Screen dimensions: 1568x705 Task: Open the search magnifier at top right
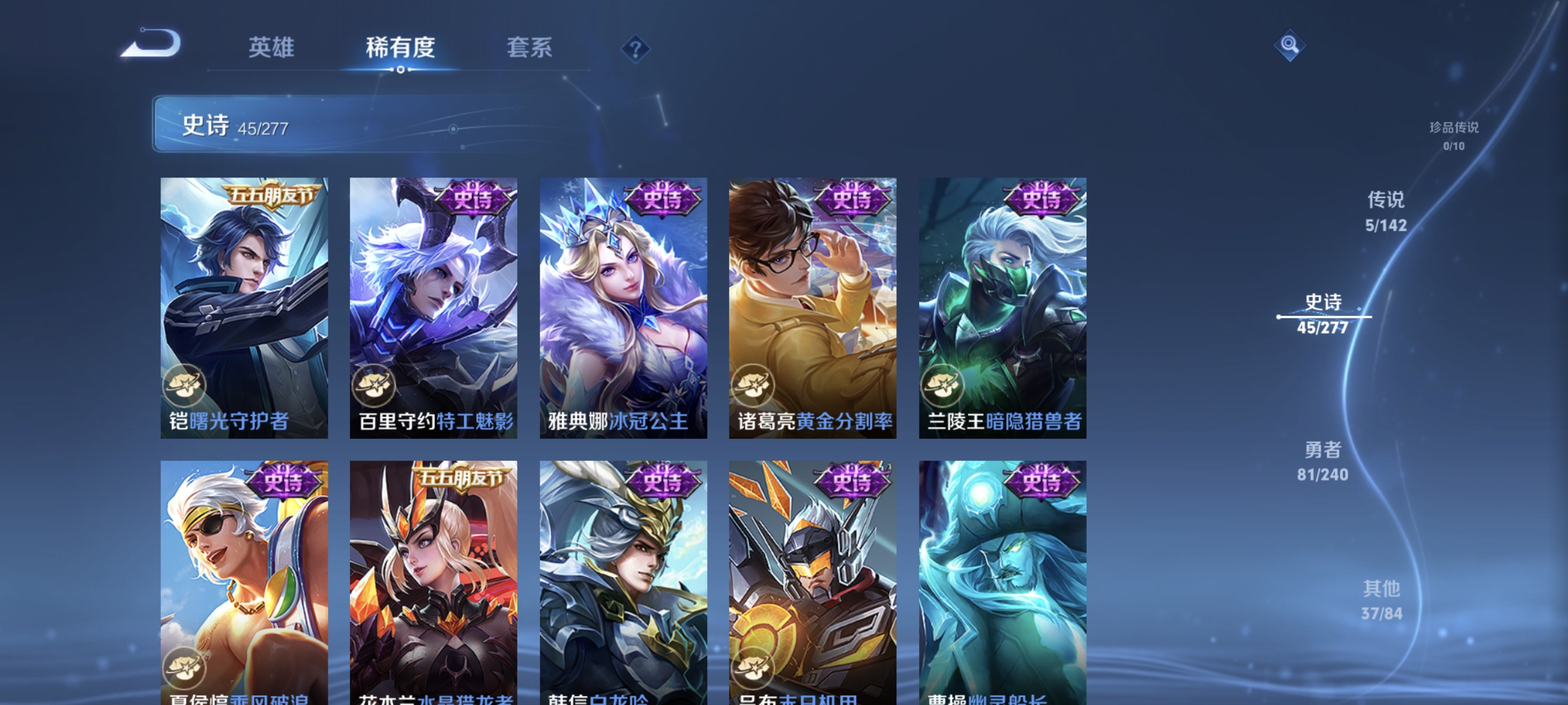click(1291, 45)
